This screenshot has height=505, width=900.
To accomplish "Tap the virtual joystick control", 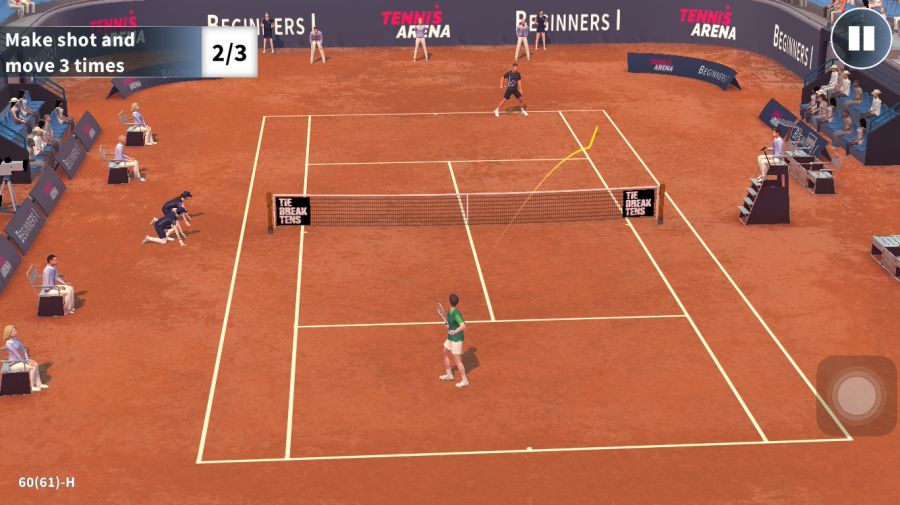I will point(856,396).
